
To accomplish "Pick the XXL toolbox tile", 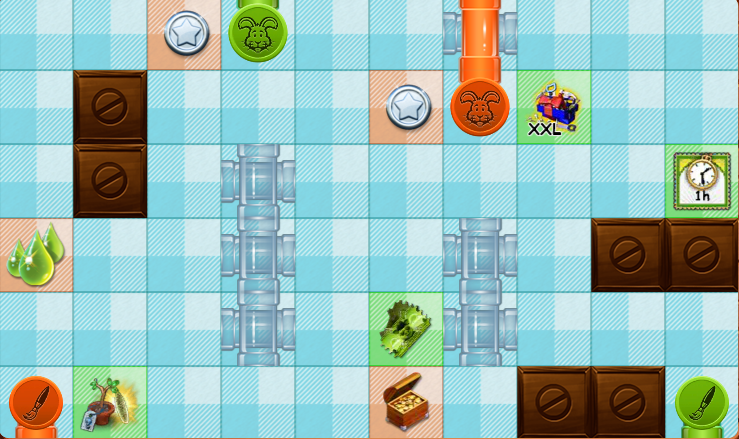I will pyautogui.click(x=554, y=107).
